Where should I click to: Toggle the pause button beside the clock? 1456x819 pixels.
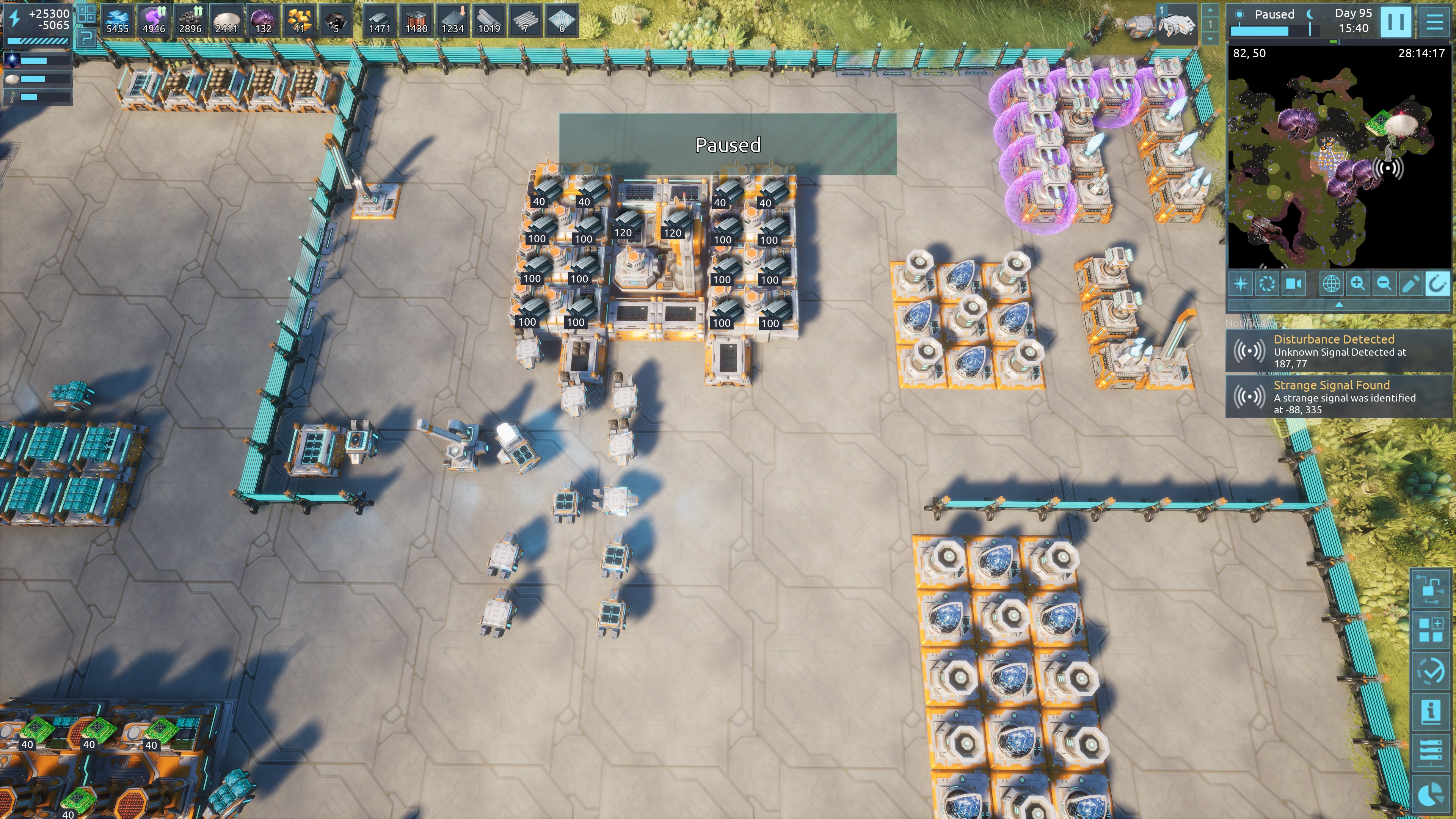1395,22
